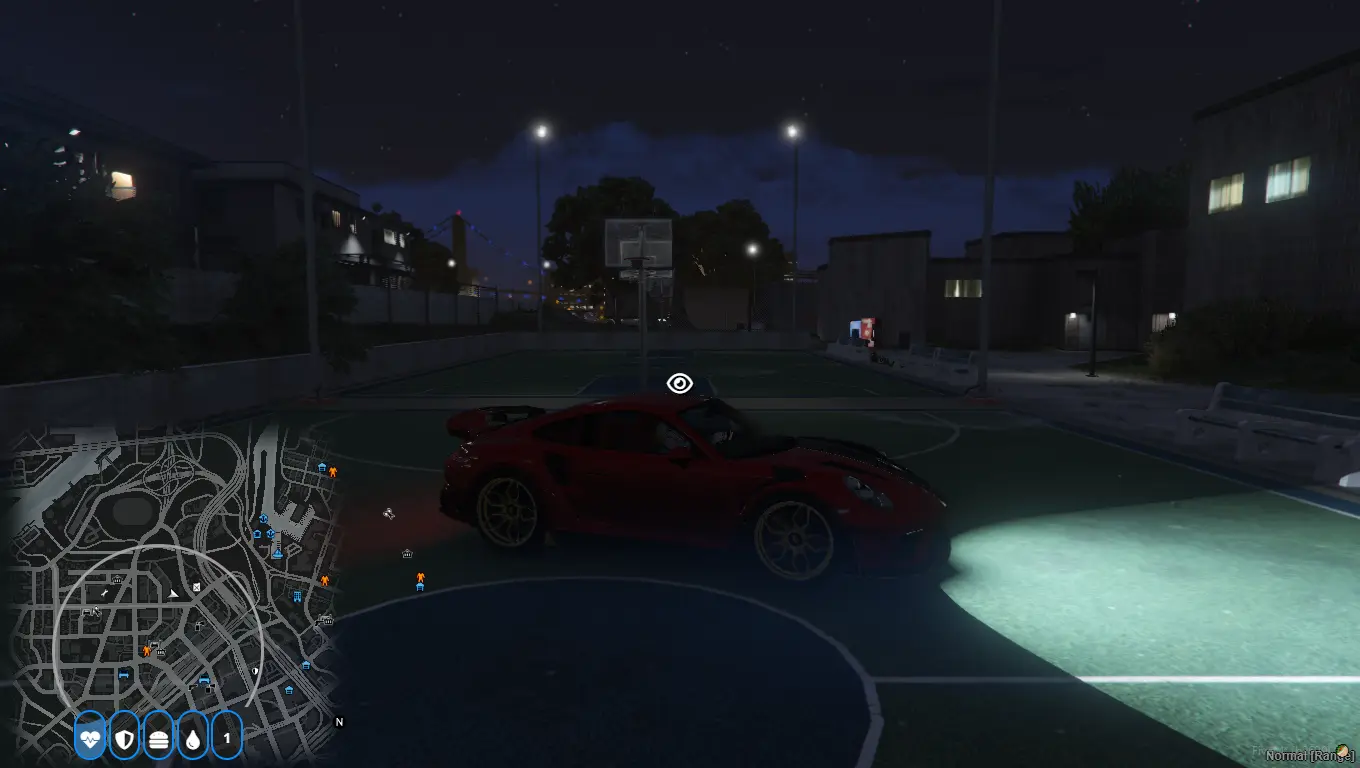The image size is (1360, 768).
Task: Click the minimap
Action: pos(170,580)
